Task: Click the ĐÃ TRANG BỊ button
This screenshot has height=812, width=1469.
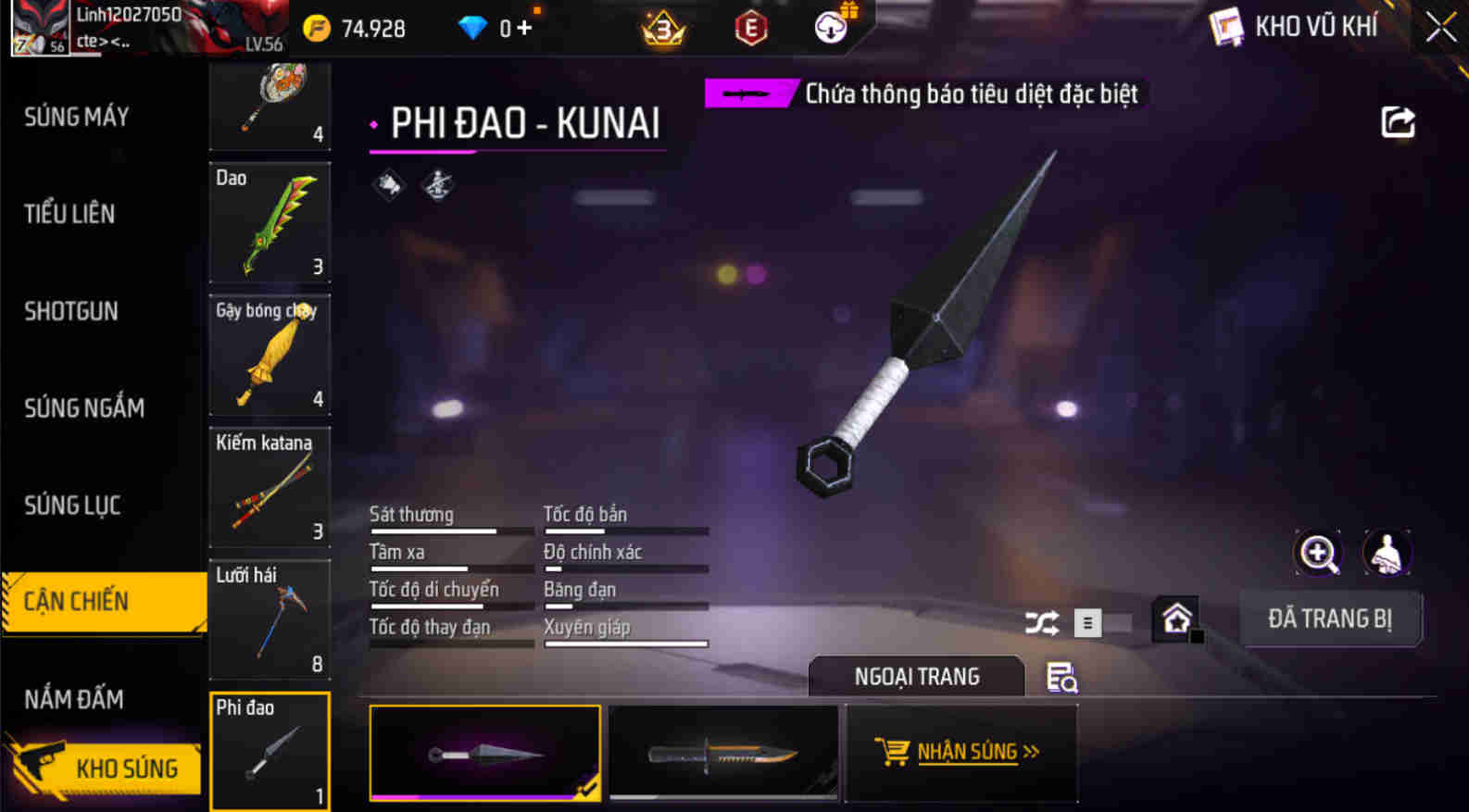Action: (1330, 618)
